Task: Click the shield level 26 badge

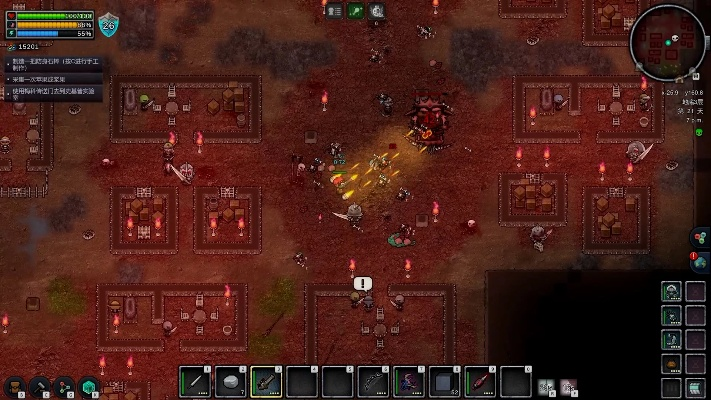Action: [108, 25]
